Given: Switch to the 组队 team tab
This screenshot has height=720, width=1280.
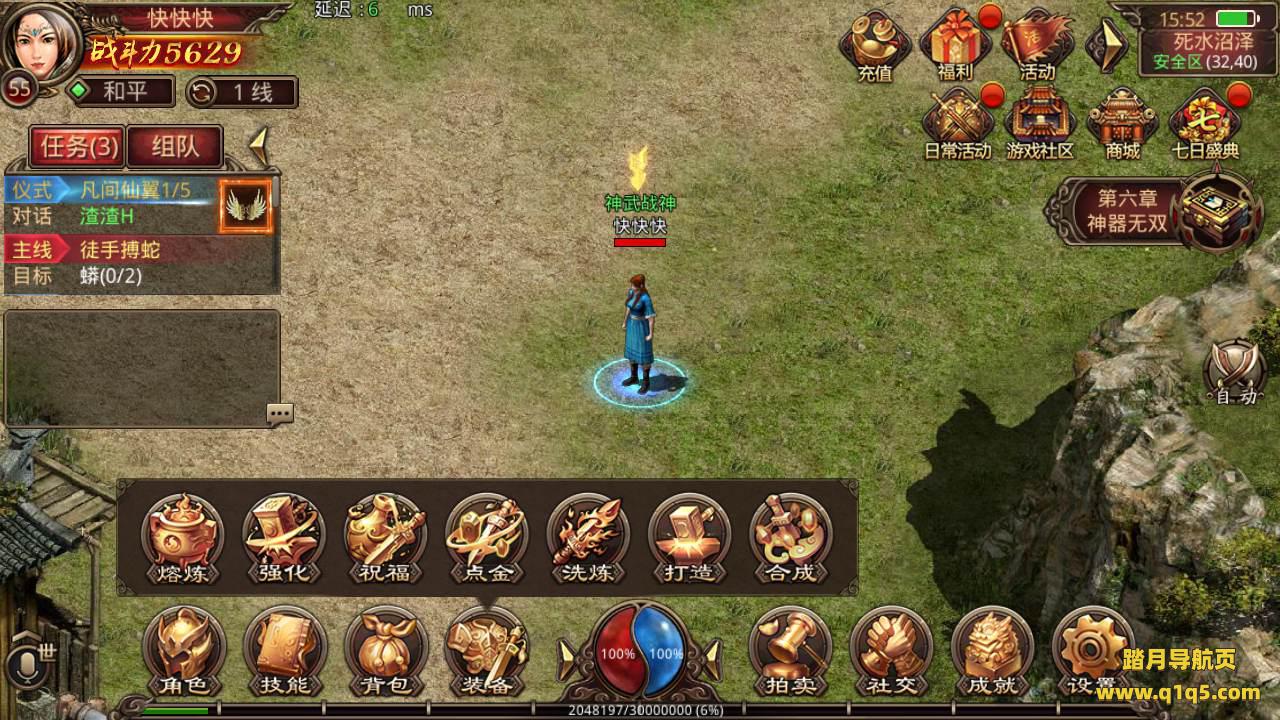Looking at the screenshot, I should click(175, 147).
